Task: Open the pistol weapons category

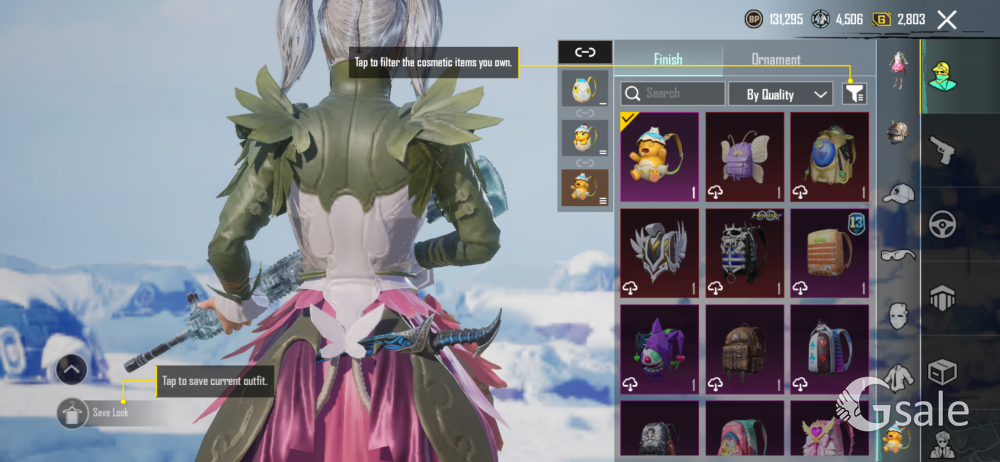Action: tap(941, 150)
